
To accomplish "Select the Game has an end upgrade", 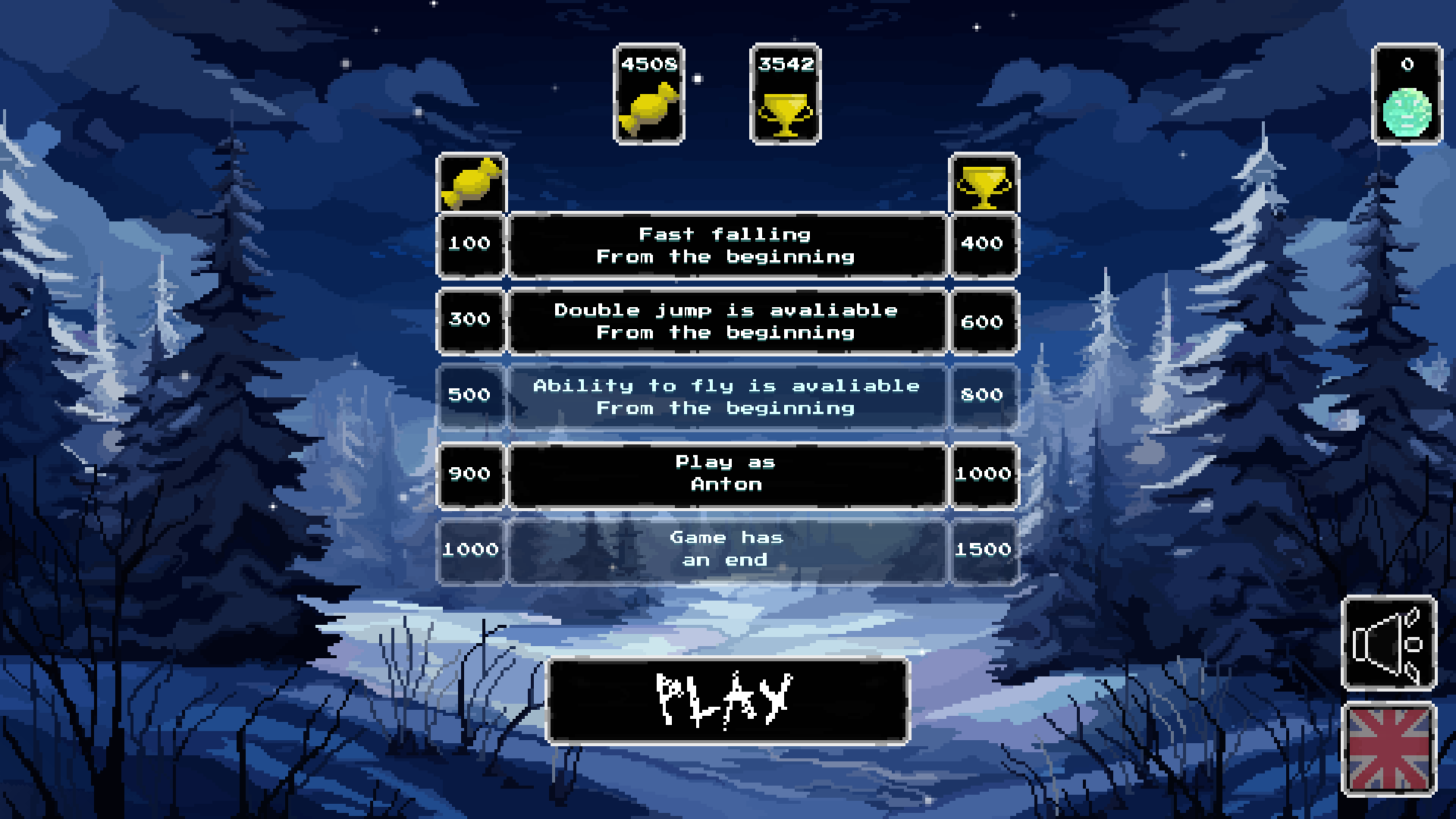I will click(726, 548).
